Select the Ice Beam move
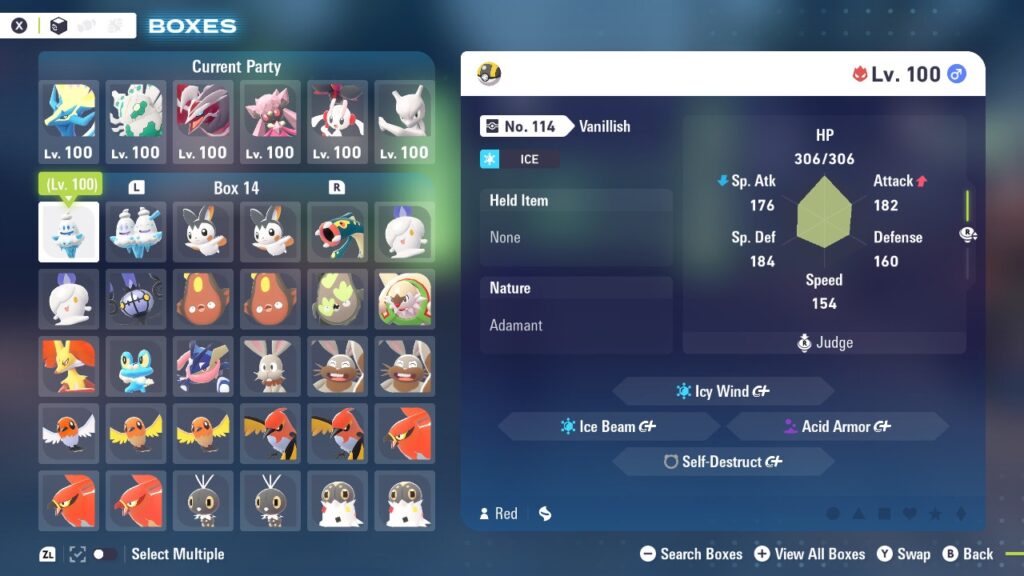1024x576 pixels. pos(608,427)
